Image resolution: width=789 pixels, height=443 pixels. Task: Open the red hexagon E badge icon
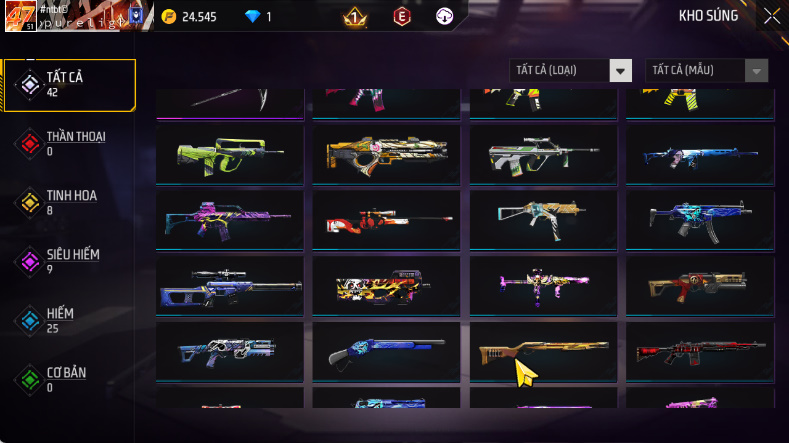(400, 17)
